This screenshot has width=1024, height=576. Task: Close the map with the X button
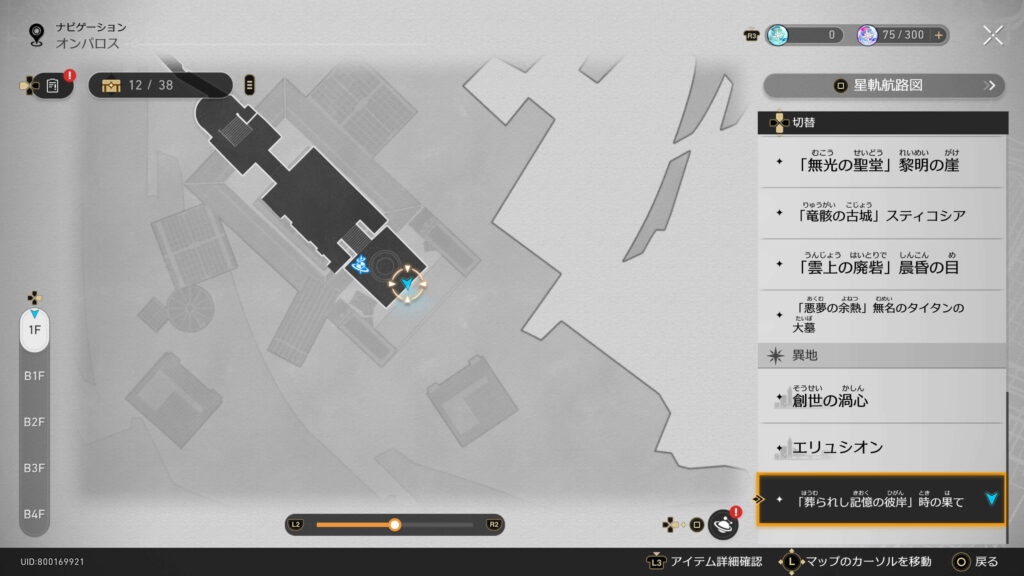click(x=992, y=35)
